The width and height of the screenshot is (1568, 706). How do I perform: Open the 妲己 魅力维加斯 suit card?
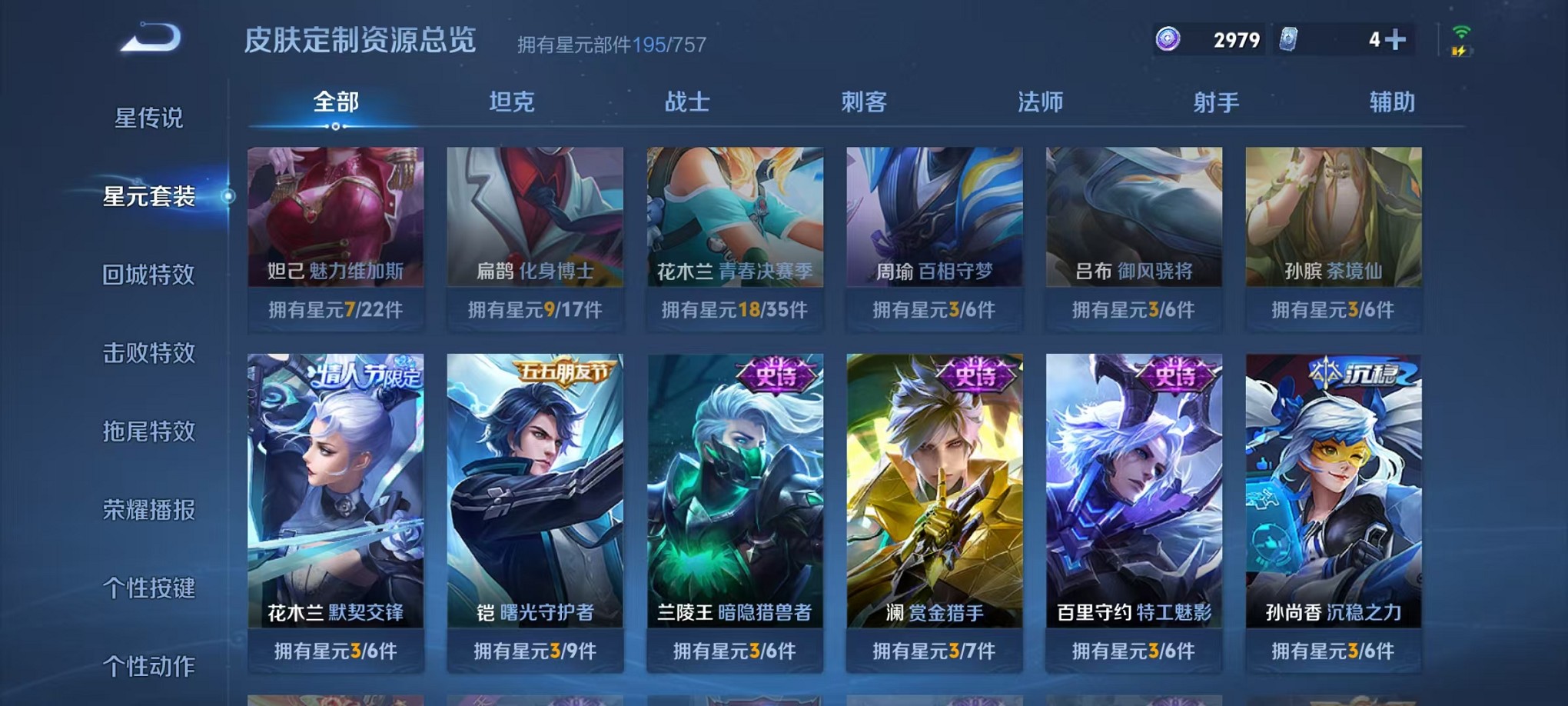(x=336, y=223)
